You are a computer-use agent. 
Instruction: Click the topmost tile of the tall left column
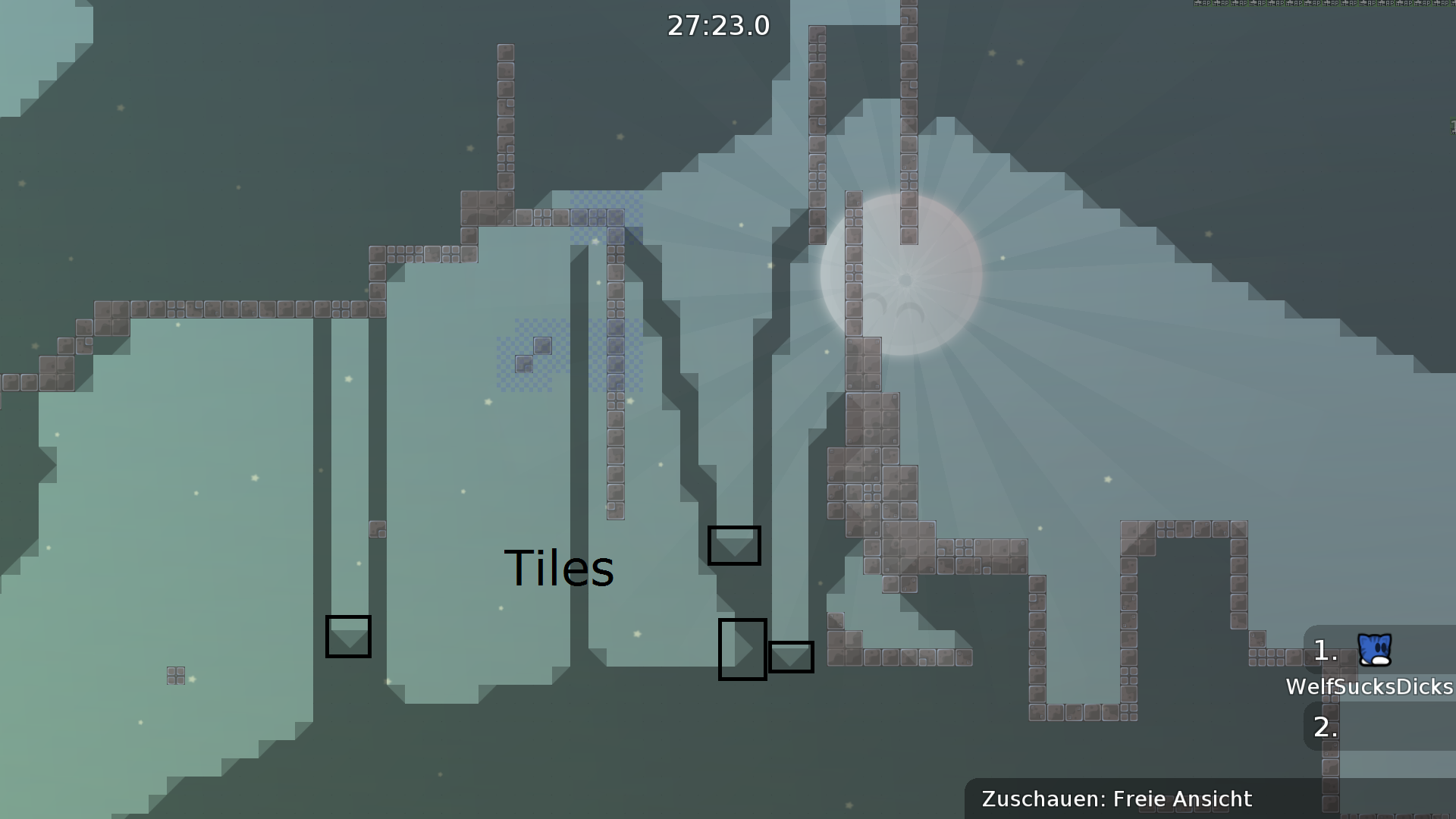504,53
